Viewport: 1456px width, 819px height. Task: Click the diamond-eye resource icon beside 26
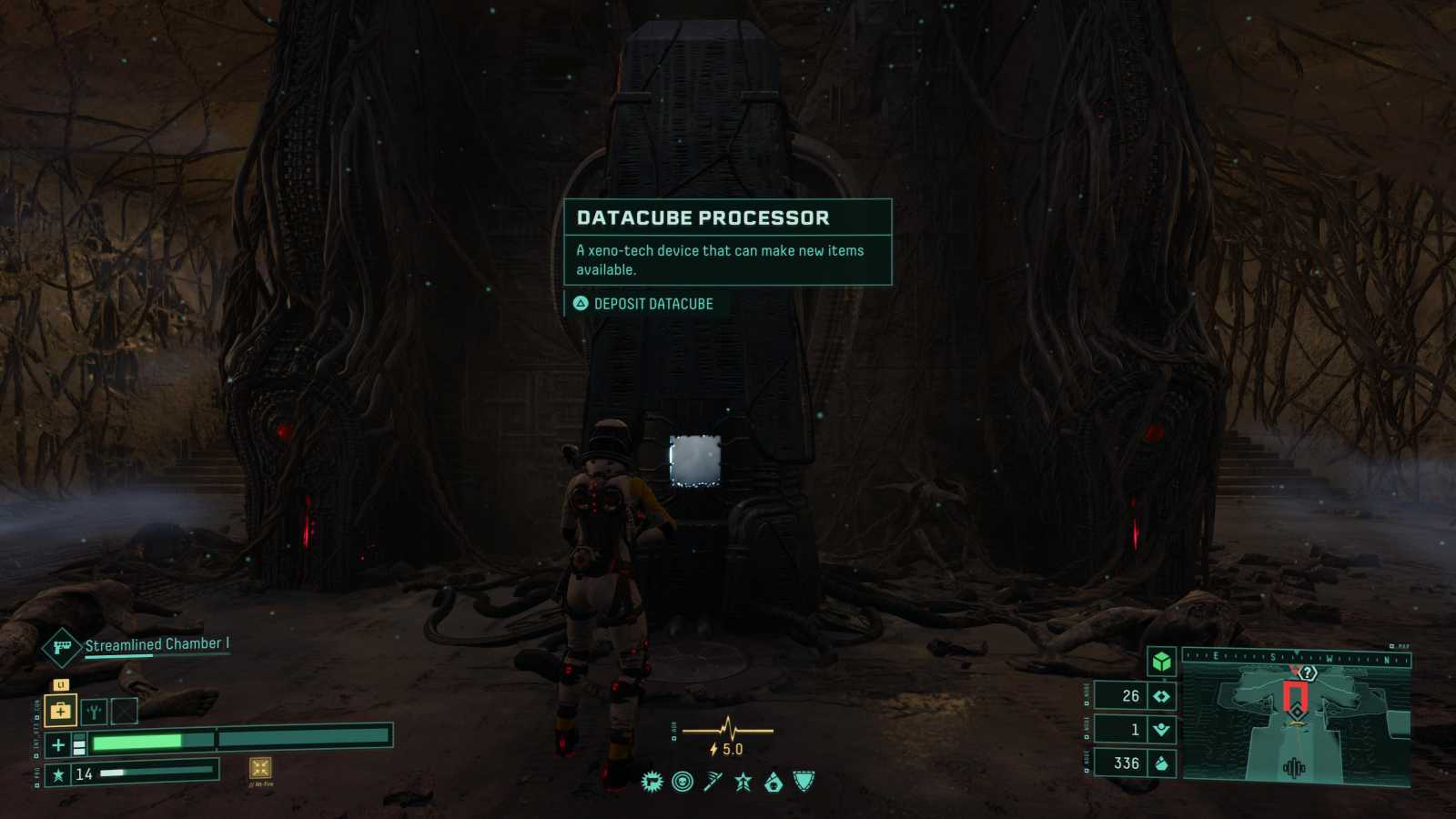click(1161, 696)
